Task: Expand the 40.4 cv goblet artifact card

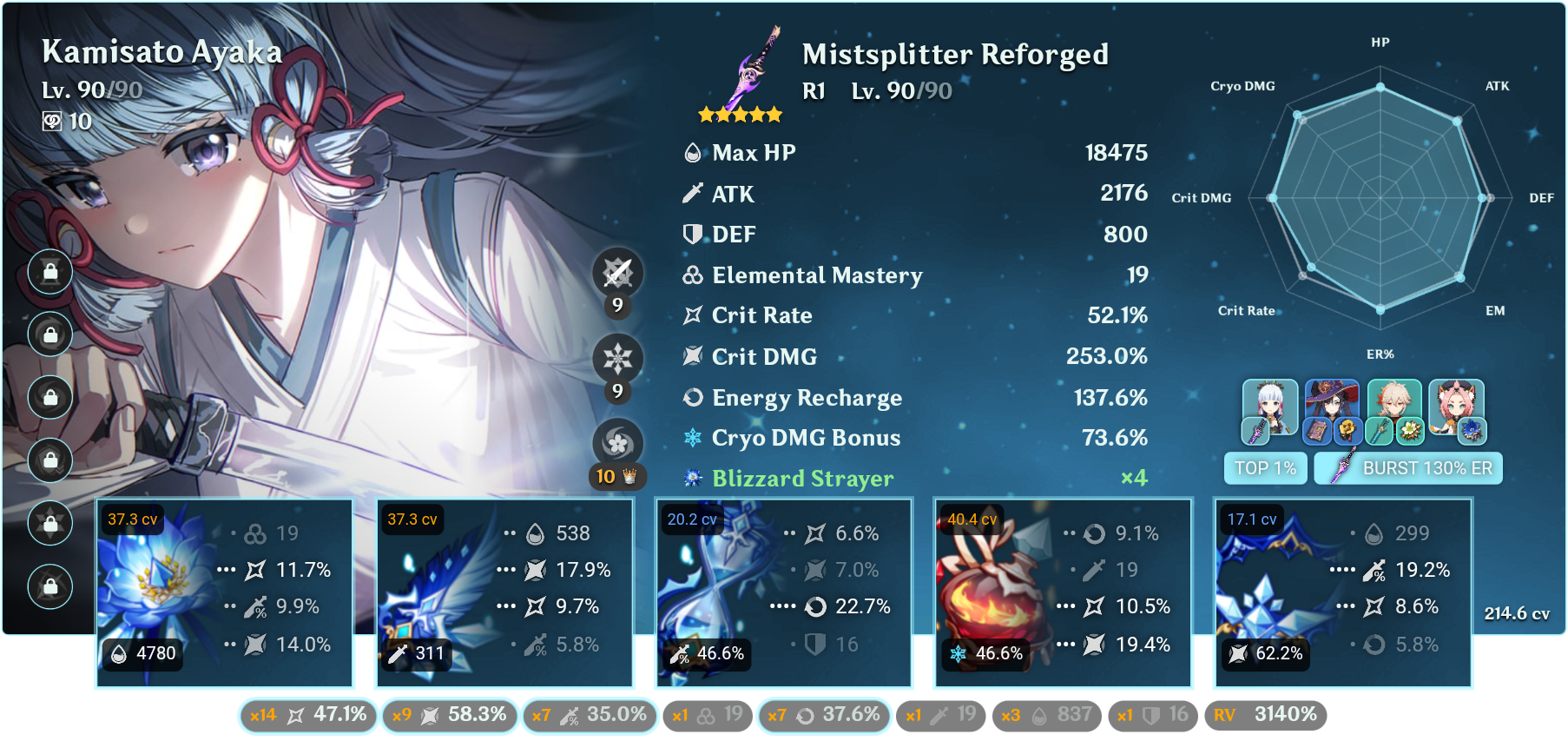Action: click(x=1063, y=593)
